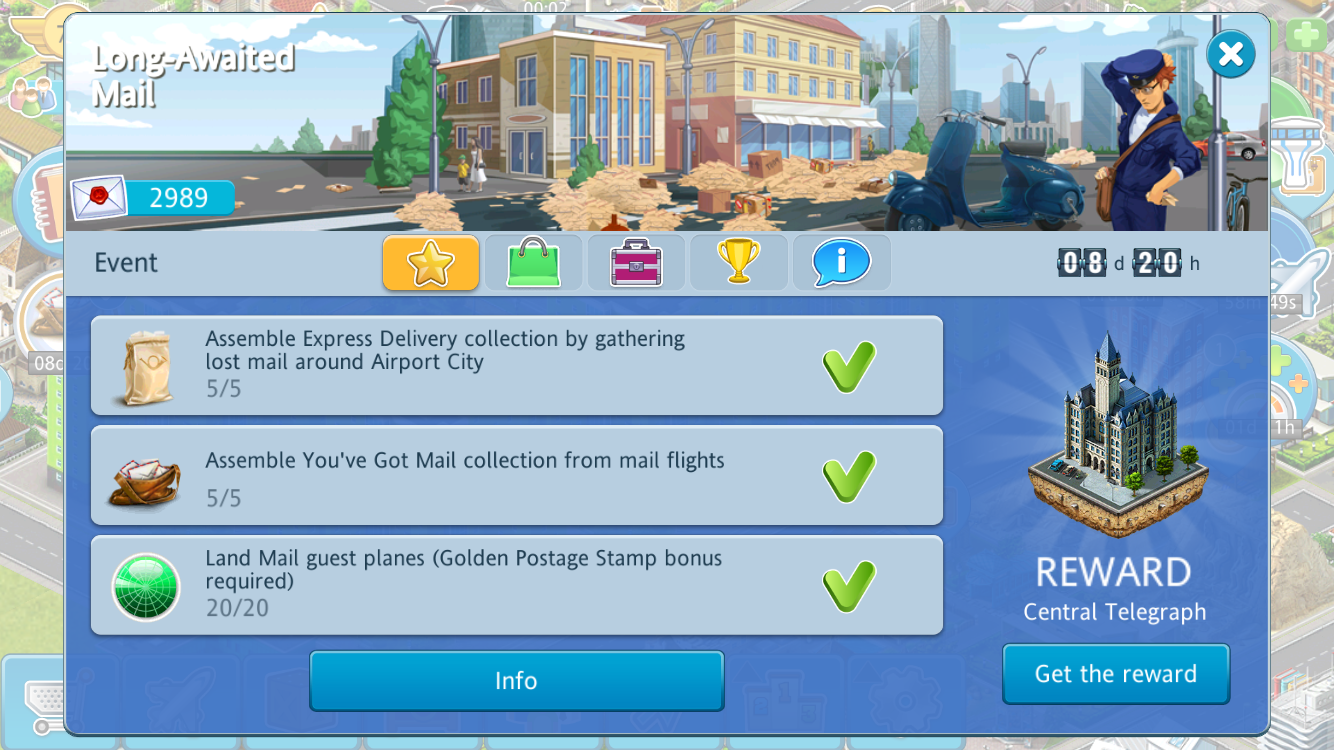Open the green shopping bag tab
Image resolution: width=1334 pixels, height=750 pixels.
[533, 263]
